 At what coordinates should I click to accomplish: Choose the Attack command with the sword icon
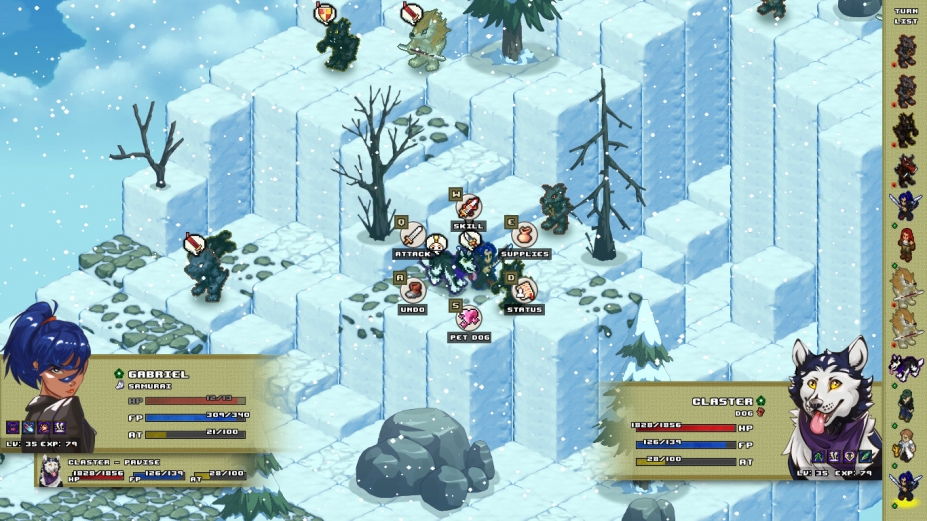(413, 236)
